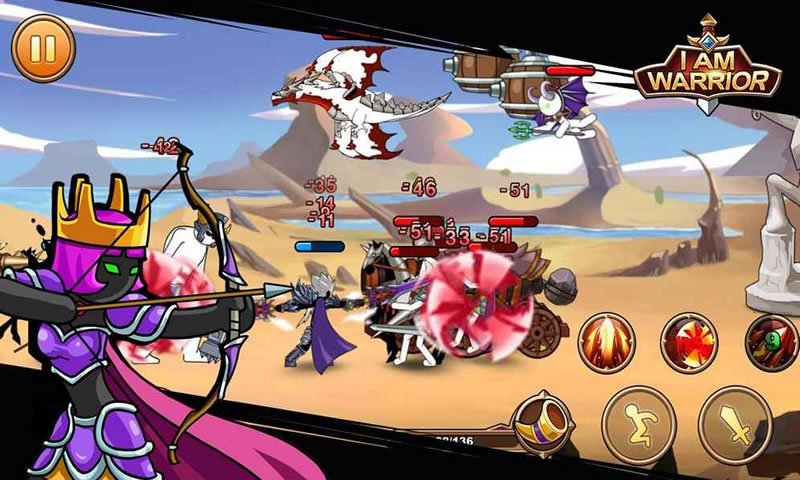Viewport: 800px width, 480px height.
Task: Attack with the sword button
Action: pyautogui.click(x=735, y=424)
